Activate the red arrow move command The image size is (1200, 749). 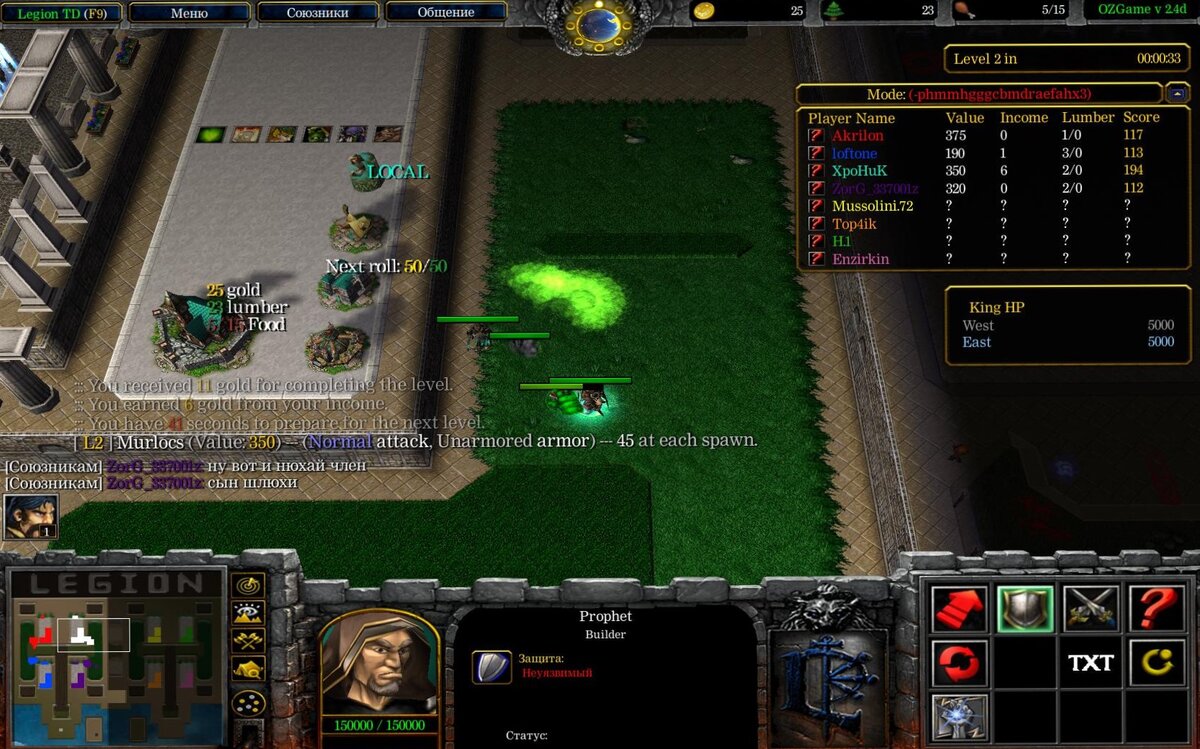(960, 608)
